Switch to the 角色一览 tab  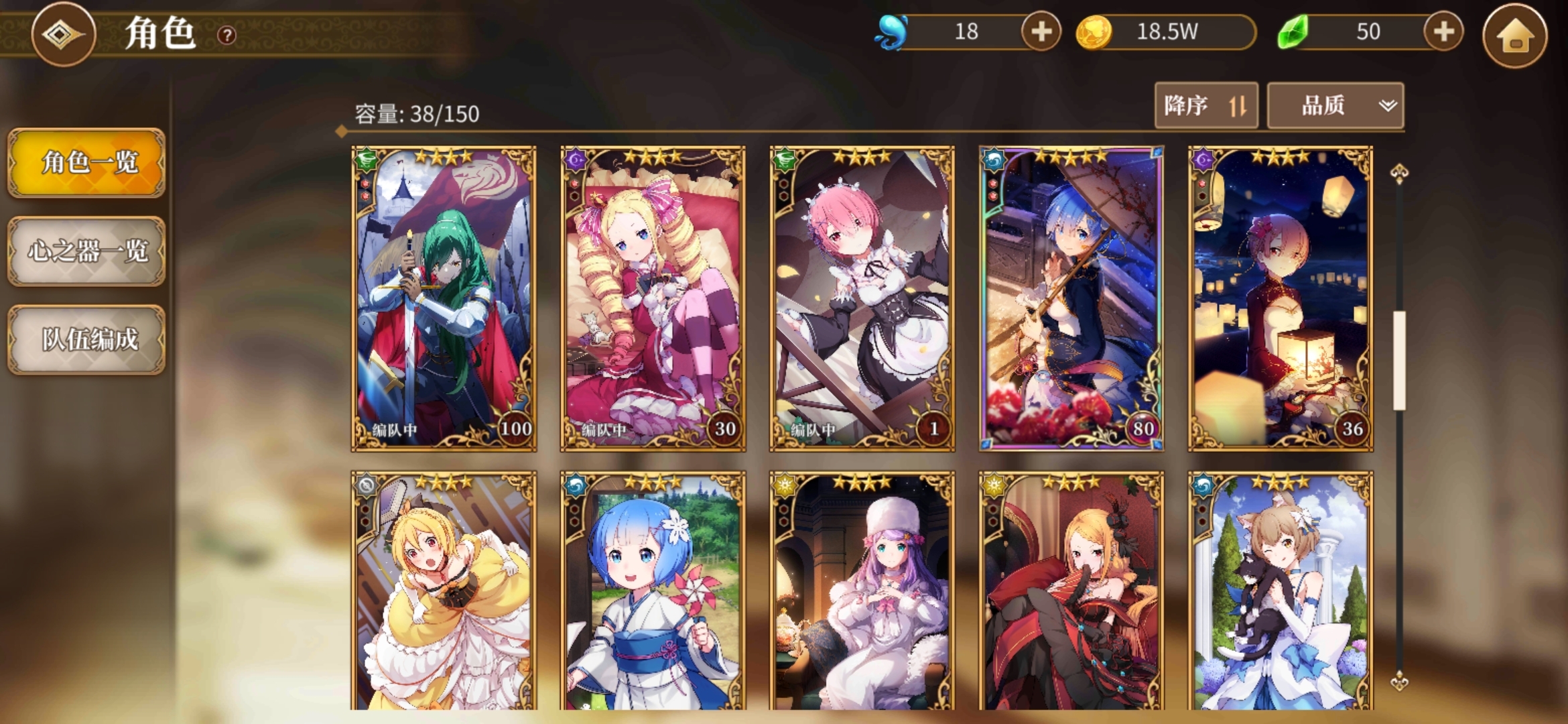[86, 163]
